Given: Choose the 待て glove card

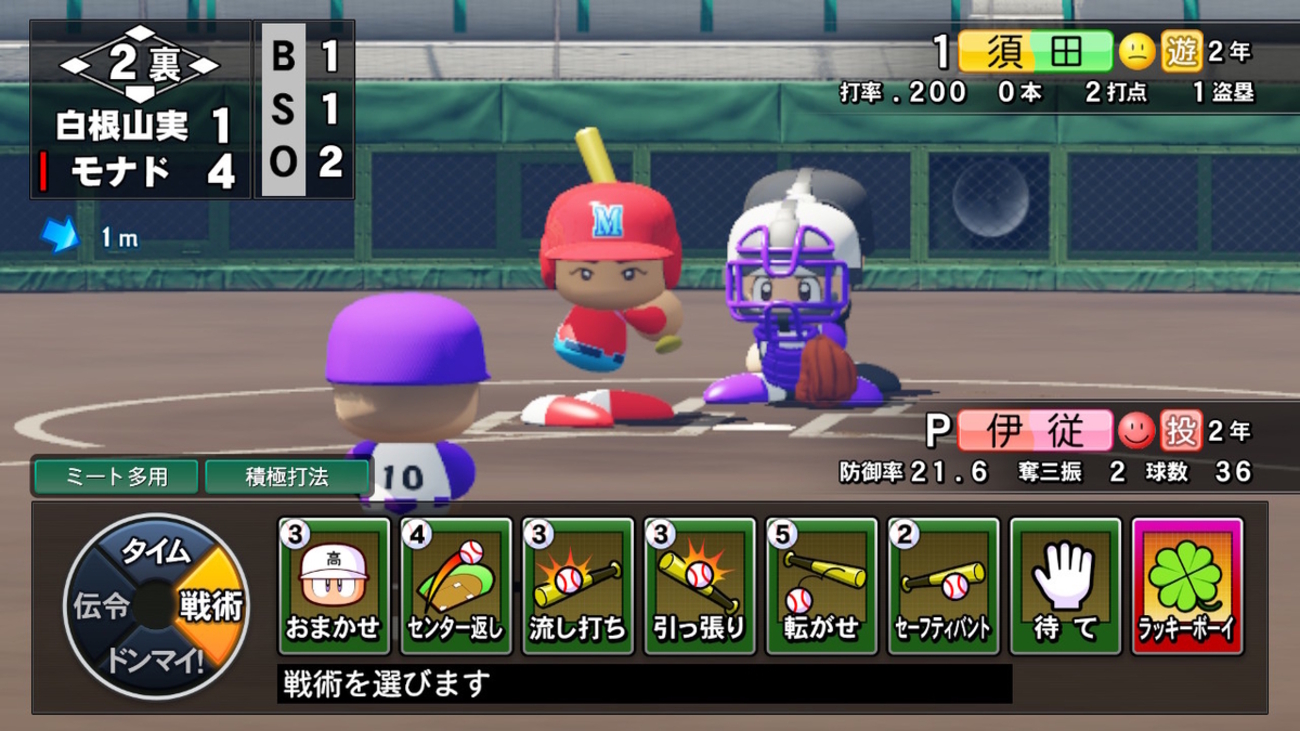Looking at the screenshot, I should click(1066, 586).
